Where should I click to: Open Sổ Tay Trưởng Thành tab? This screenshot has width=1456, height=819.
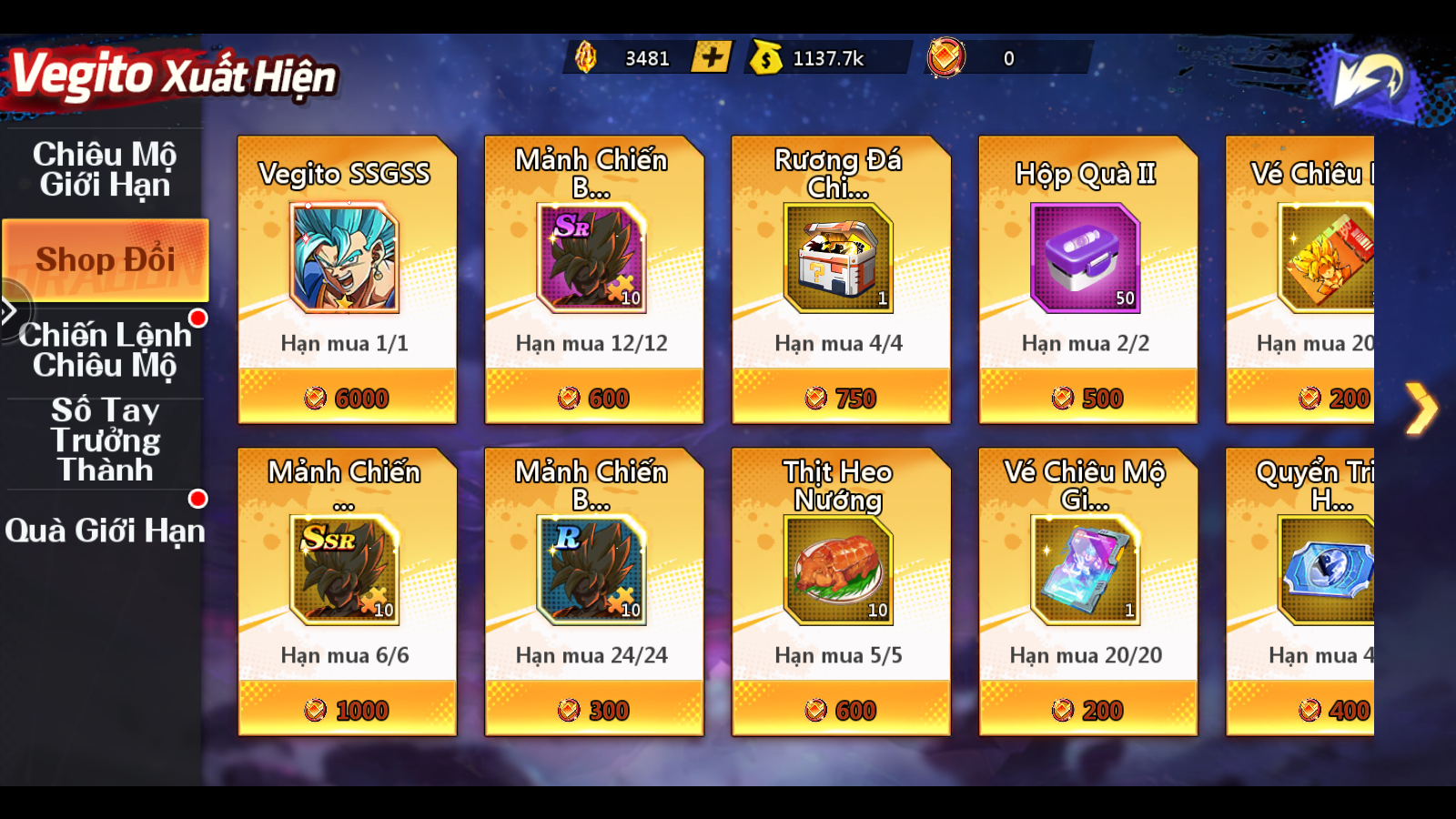[105, 440]
